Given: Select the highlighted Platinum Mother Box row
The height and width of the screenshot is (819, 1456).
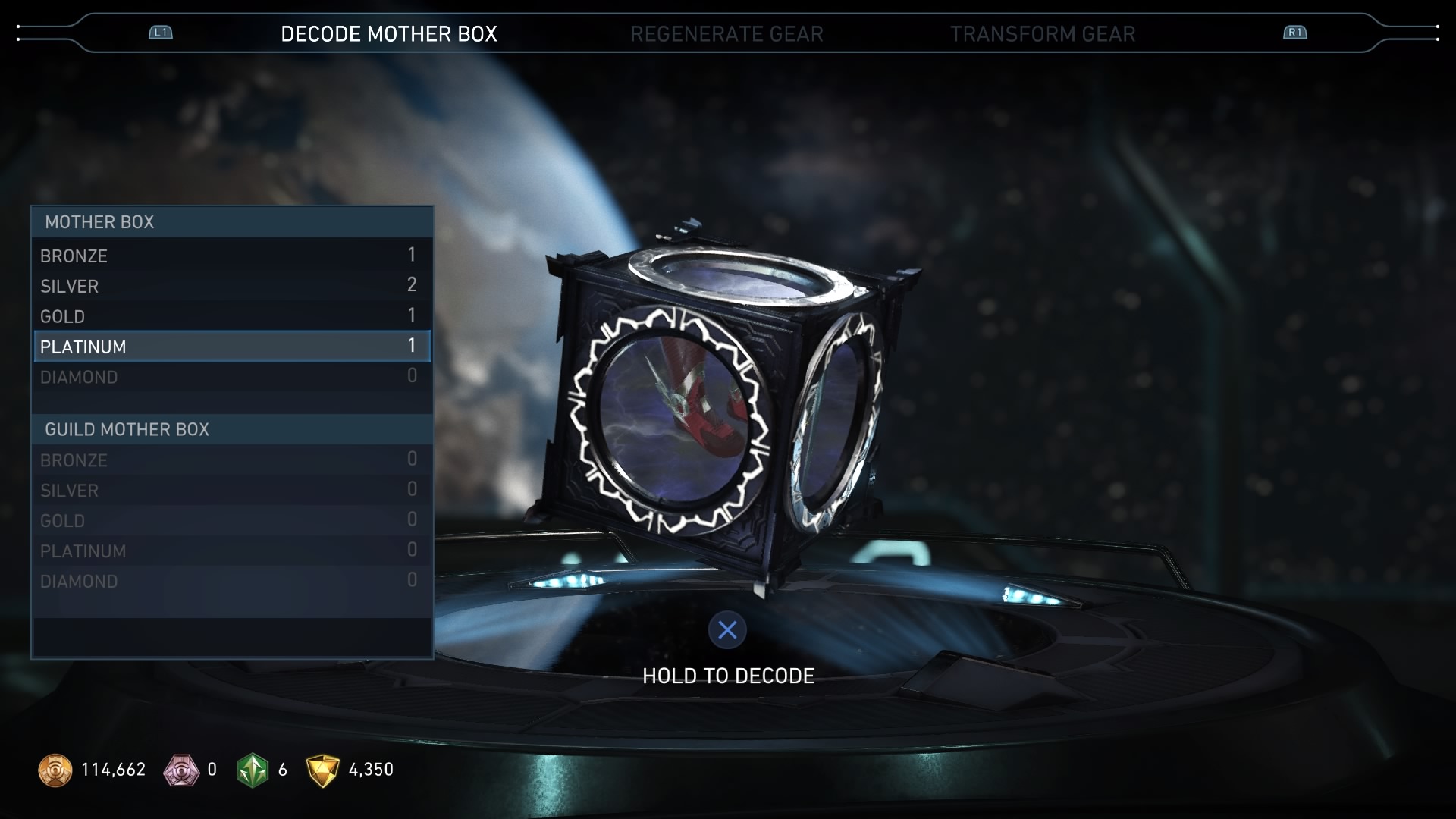Looking at the screenshot, I should click(x=231, y=347).
